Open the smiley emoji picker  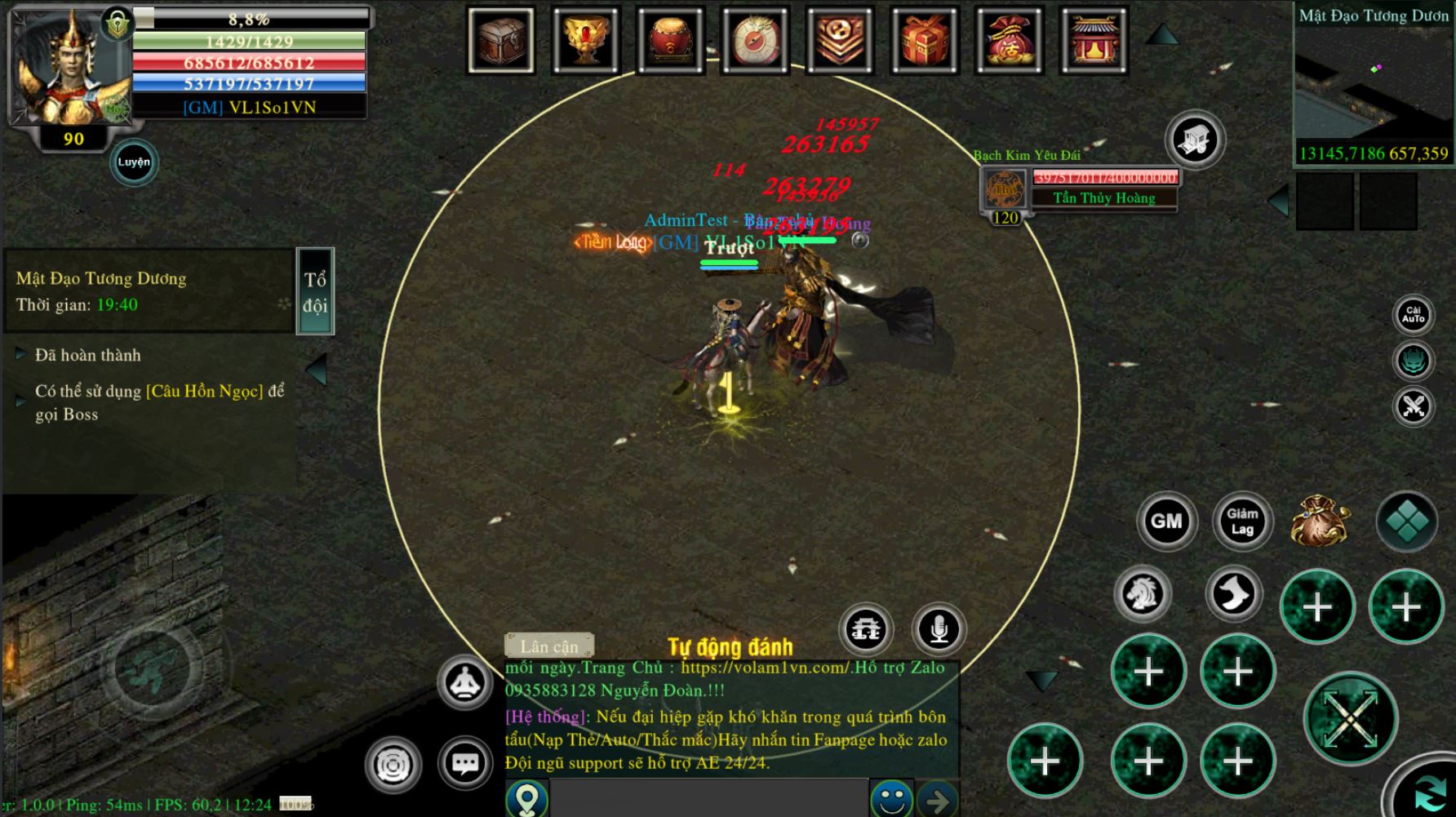(x=890, y=799)
